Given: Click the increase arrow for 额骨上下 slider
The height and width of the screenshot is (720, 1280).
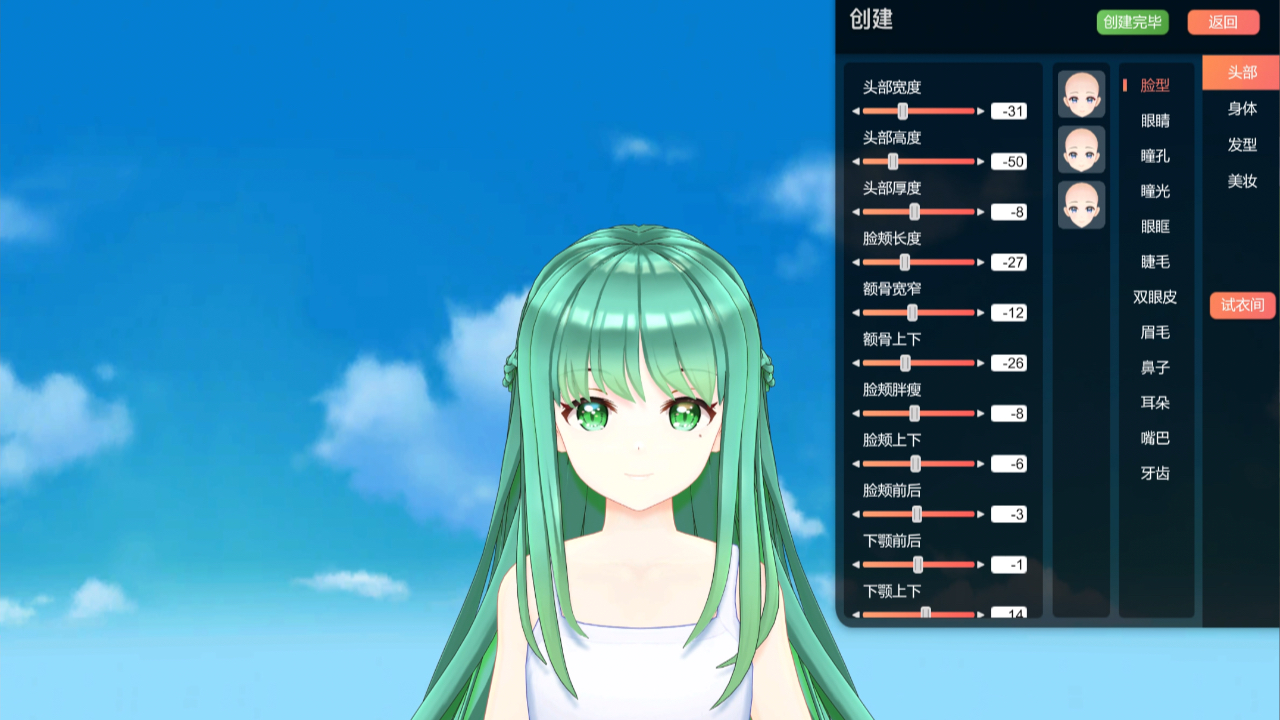Looking at the screenshot, I should pyautogui.click(x=981, y=363).
